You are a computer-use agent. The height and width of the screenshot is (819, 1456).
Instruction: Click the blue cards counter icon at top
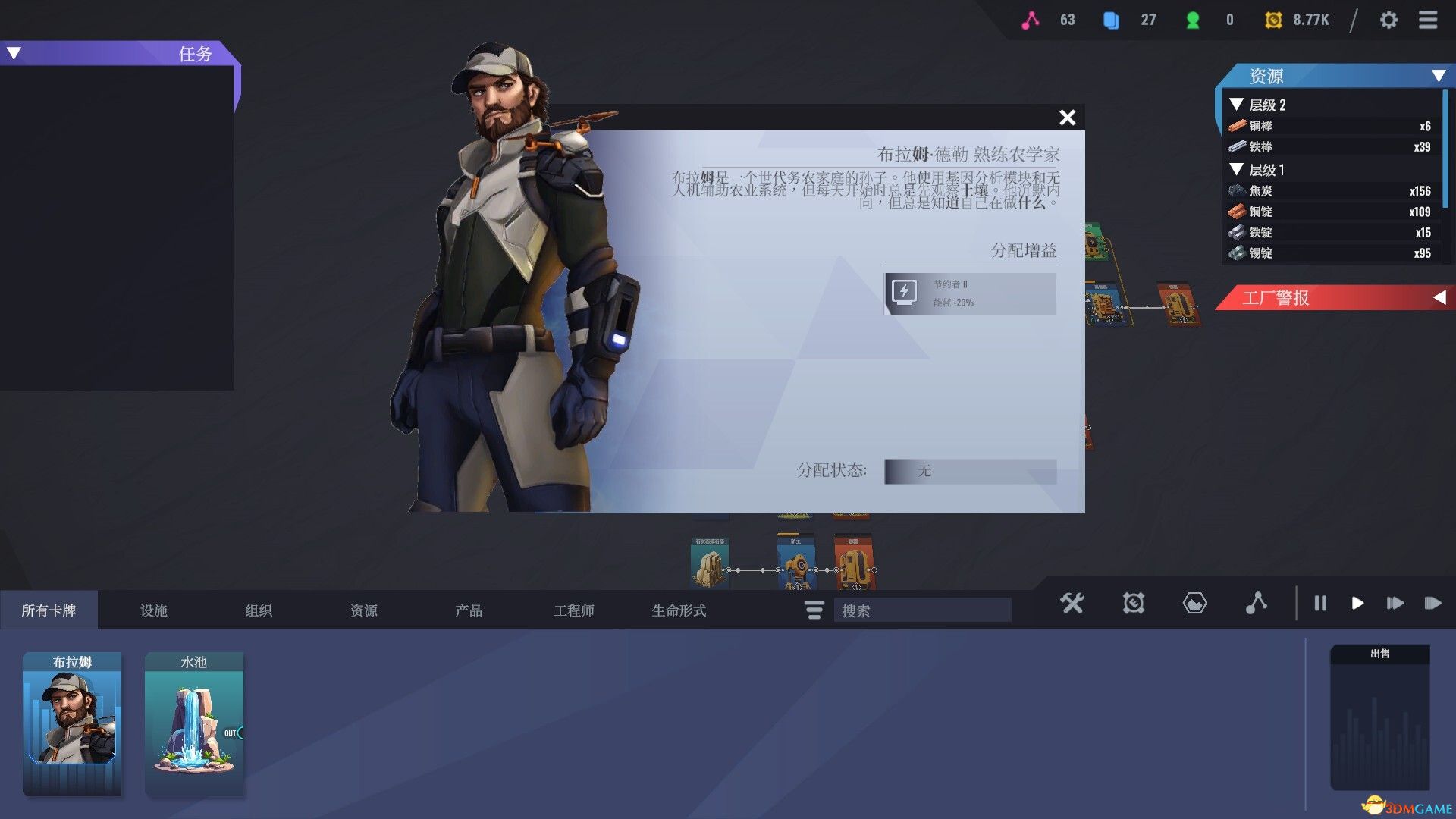pos(1110,20)
